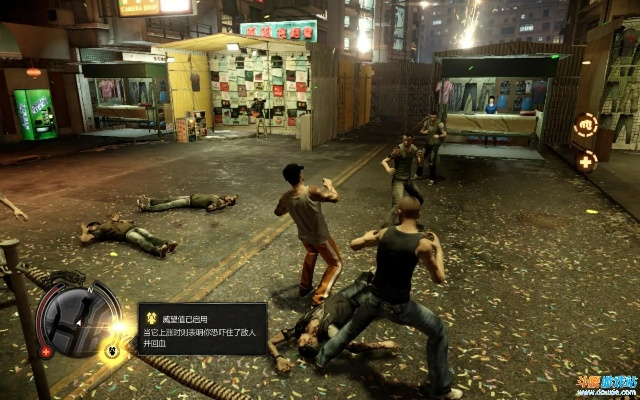
Task: Click the Face meter tutorial tooltip box
Action: [x=202, y=329]
